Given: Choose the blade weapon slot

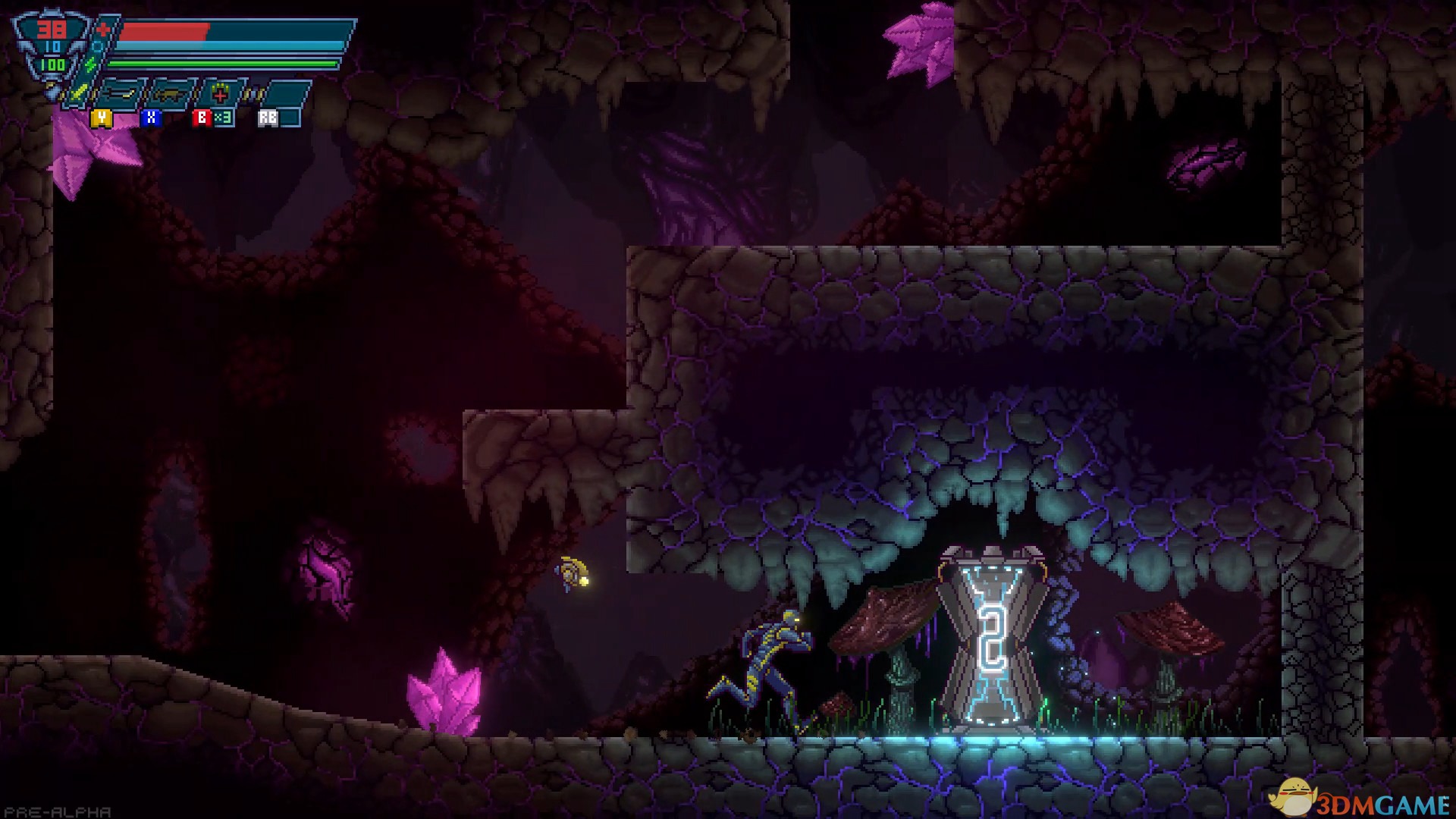Looking at the screenshot, I should coord(121,95).
